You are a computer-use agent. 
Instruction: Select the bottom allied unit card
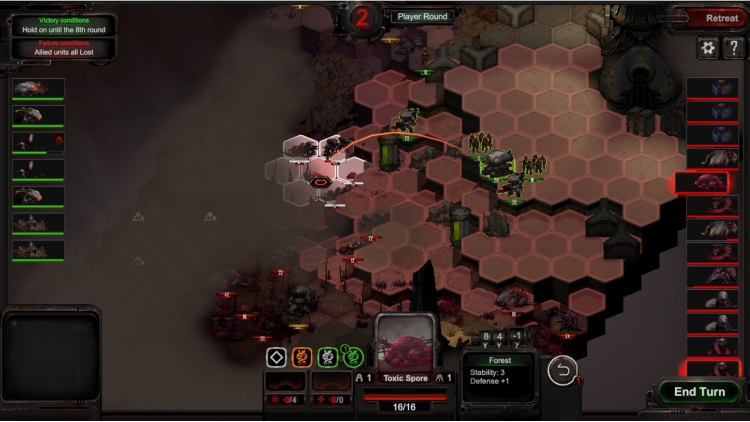coord(38,251)
